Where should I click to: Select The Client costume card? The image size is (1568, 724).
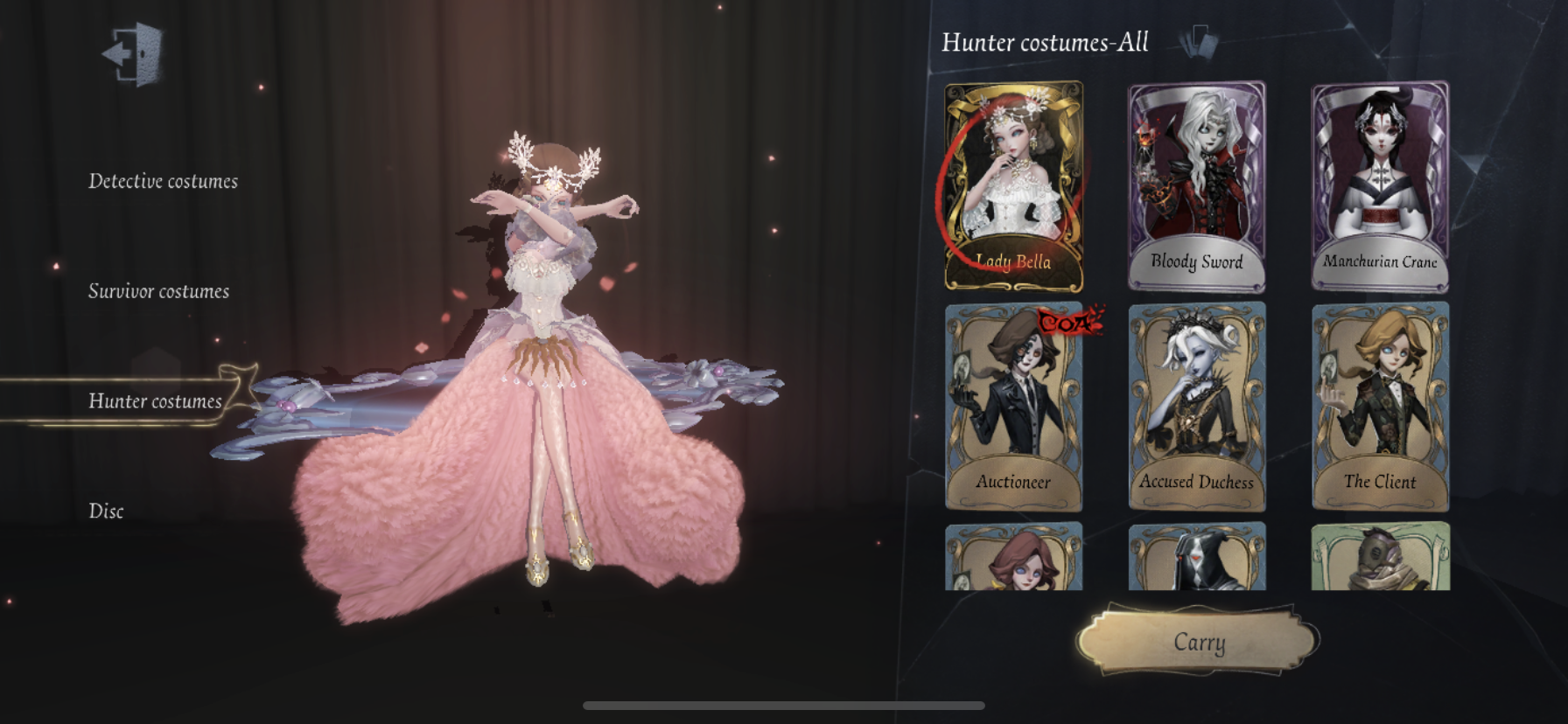tap(1380, 406)
